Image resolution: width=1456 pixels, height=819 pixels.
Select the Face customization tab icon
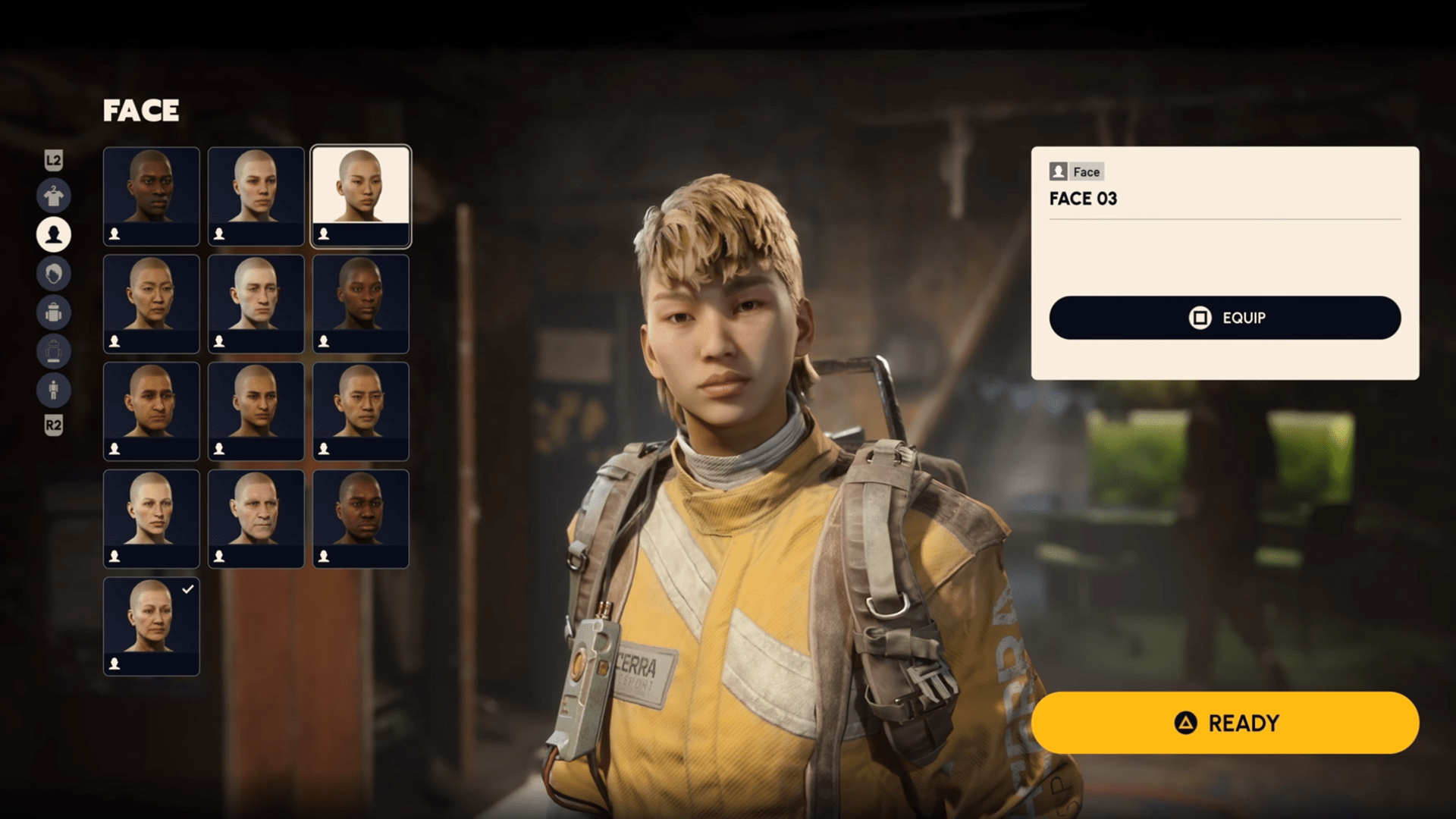pyautogui.click(x=53, y=235)
